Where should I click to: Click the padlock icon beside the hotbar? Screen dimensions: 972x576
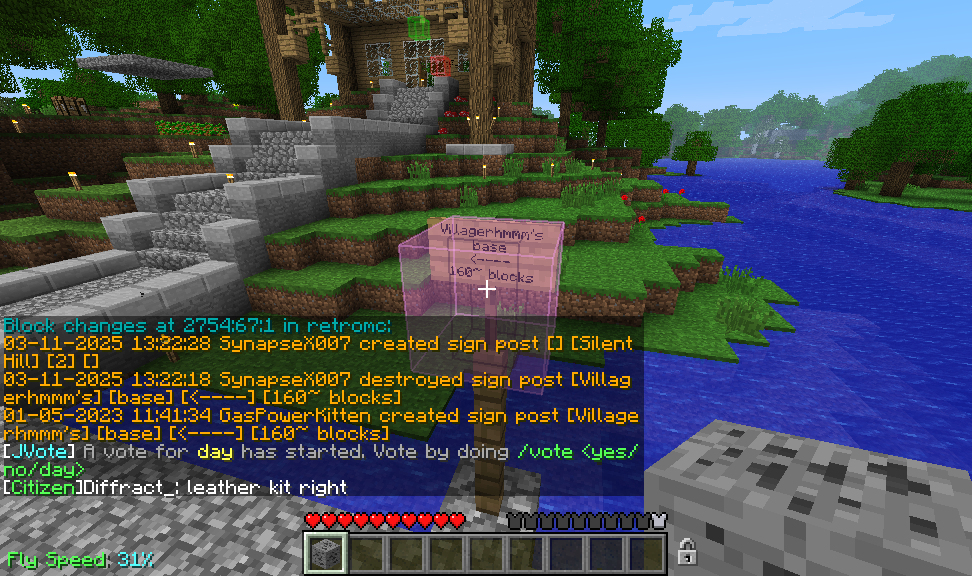[686, 551]
